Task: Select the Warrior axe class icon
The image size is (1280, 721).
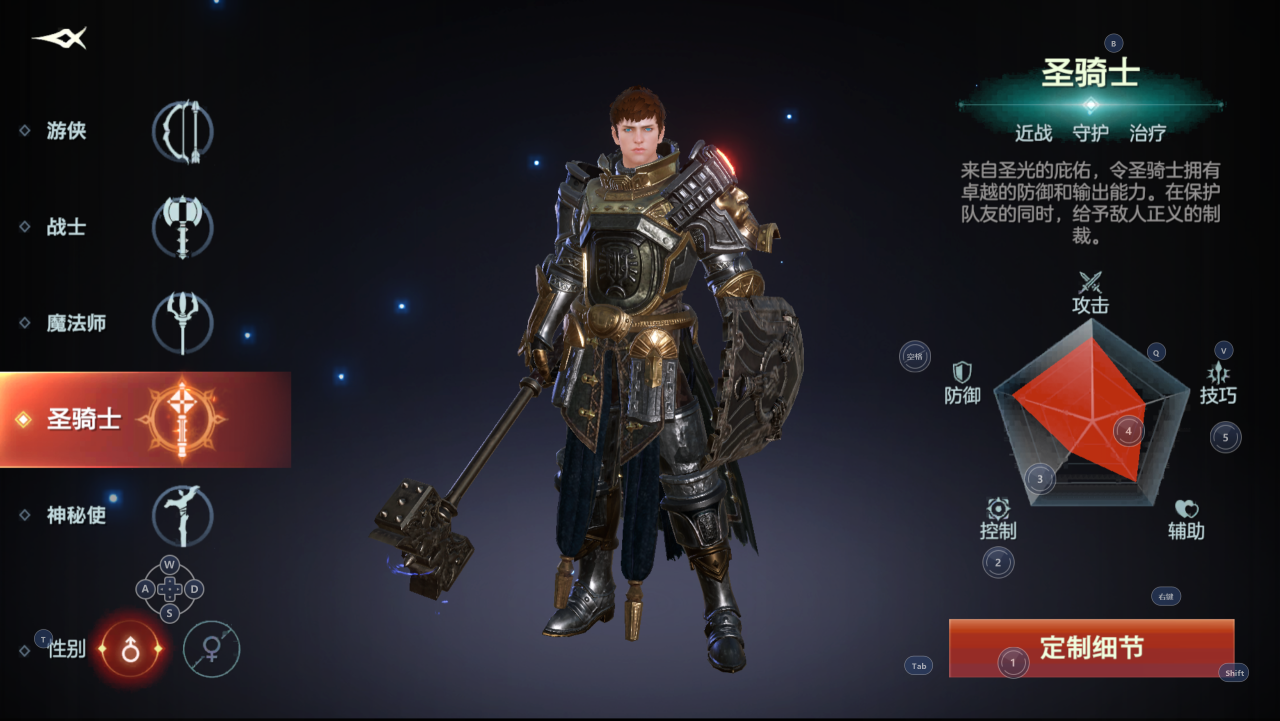Action: pyautogui.click(x=182, y=227)
